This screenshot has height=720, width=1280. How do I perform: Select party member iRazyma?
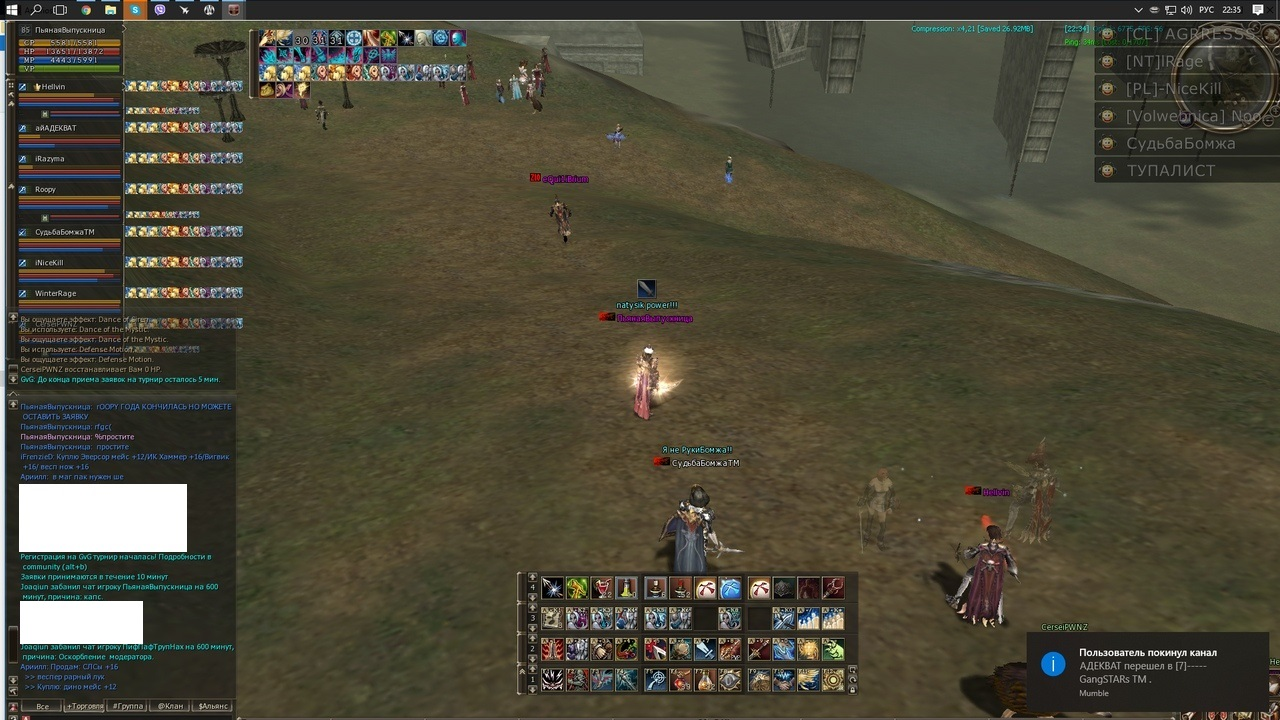49,159
